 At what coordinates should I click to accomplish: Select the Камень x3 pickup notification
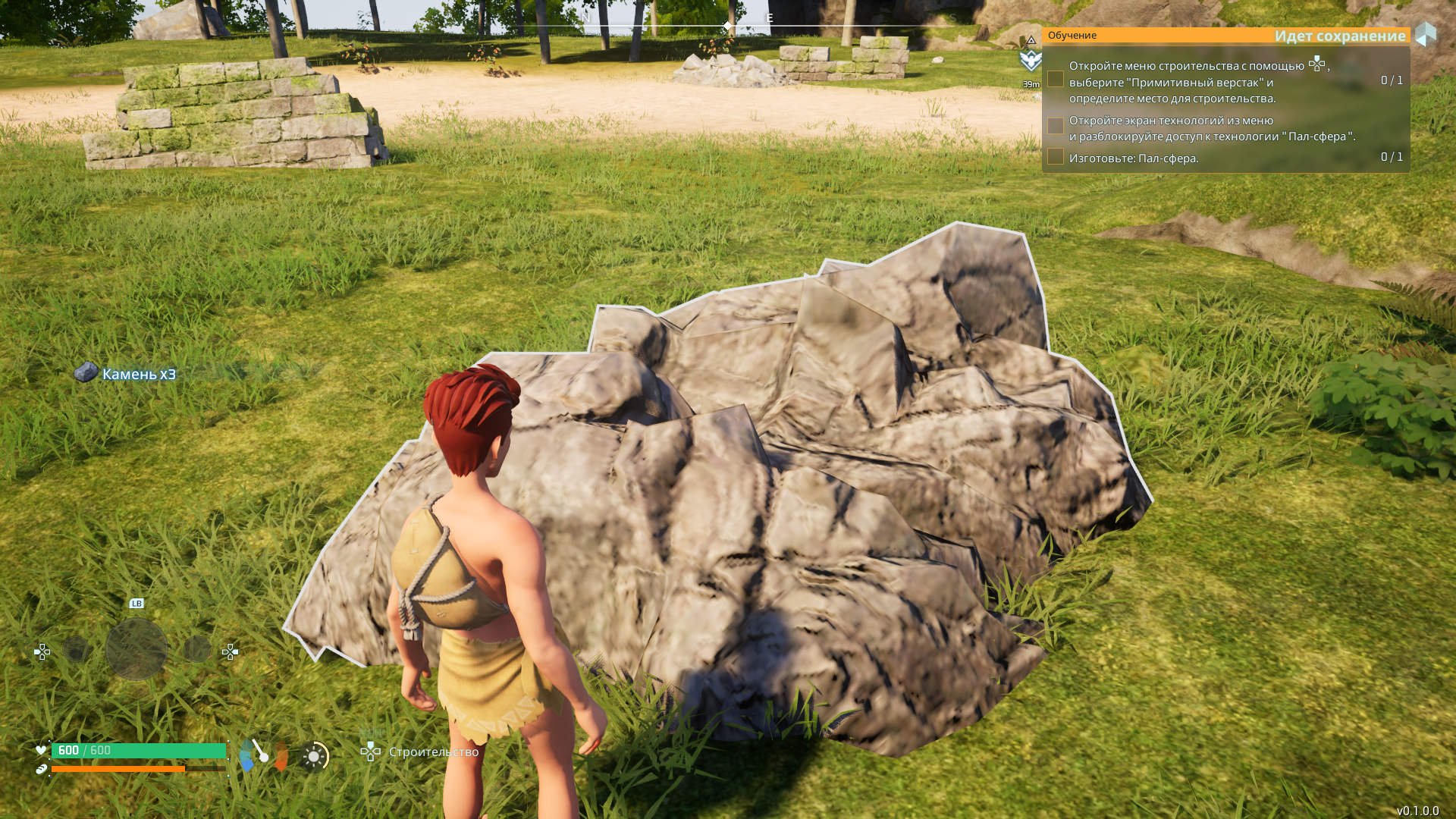[126, 374]
